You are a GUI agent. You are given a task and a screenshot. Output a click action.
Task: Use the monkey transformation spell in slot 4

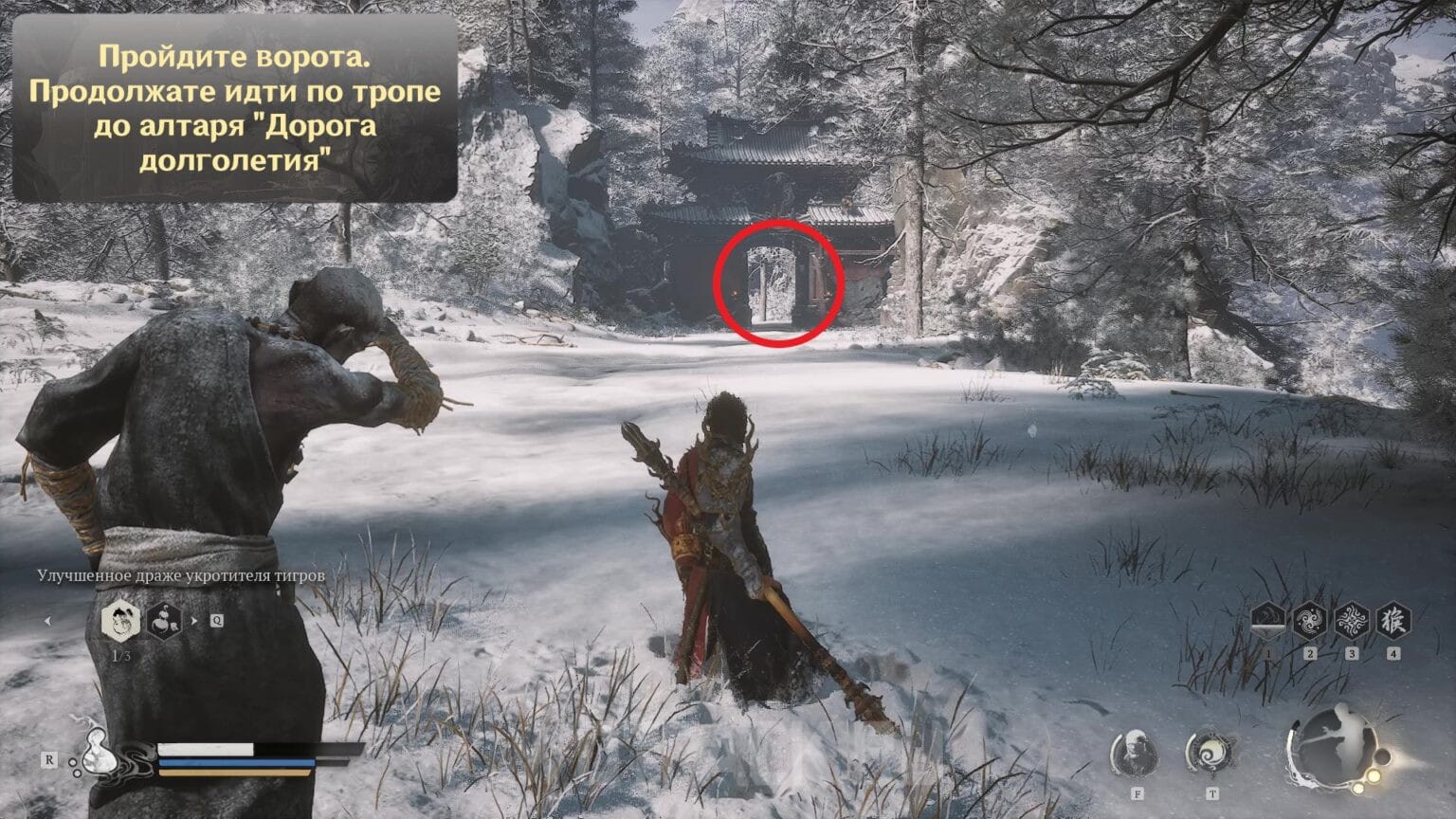pos(1392,621)
